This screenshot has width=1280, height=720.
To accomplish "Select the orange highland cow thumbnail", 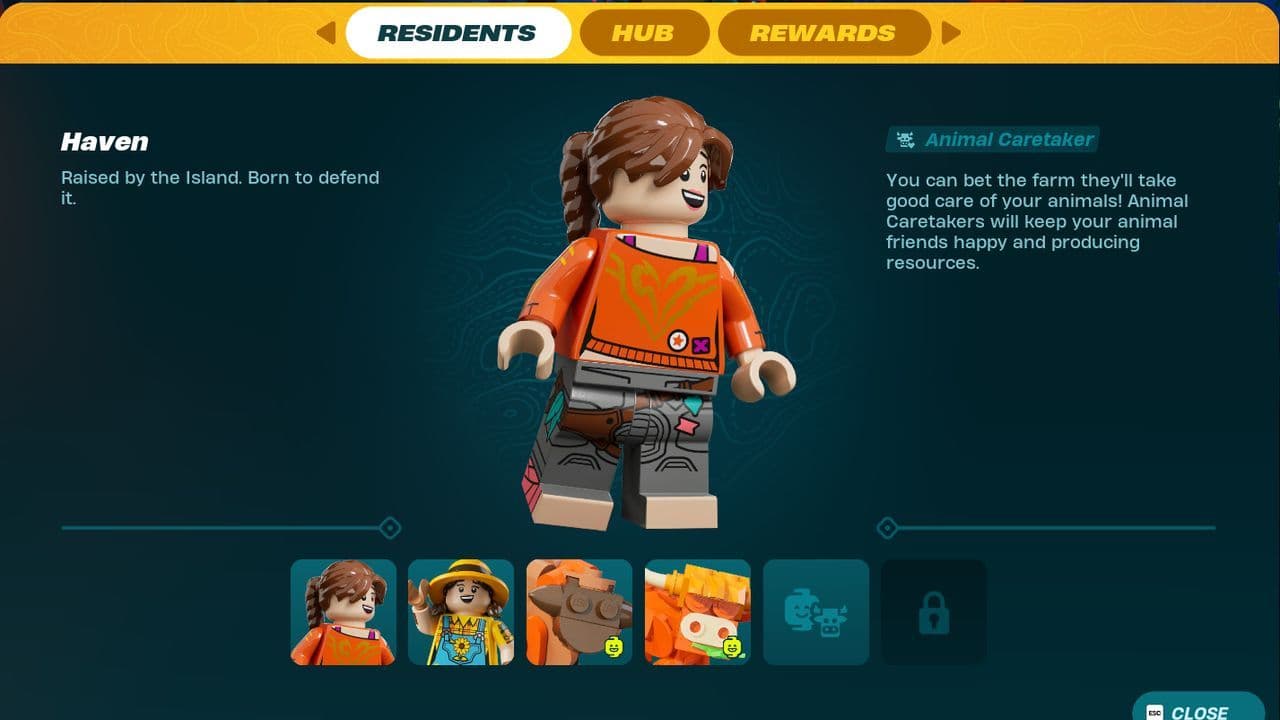I will point(697,611).
